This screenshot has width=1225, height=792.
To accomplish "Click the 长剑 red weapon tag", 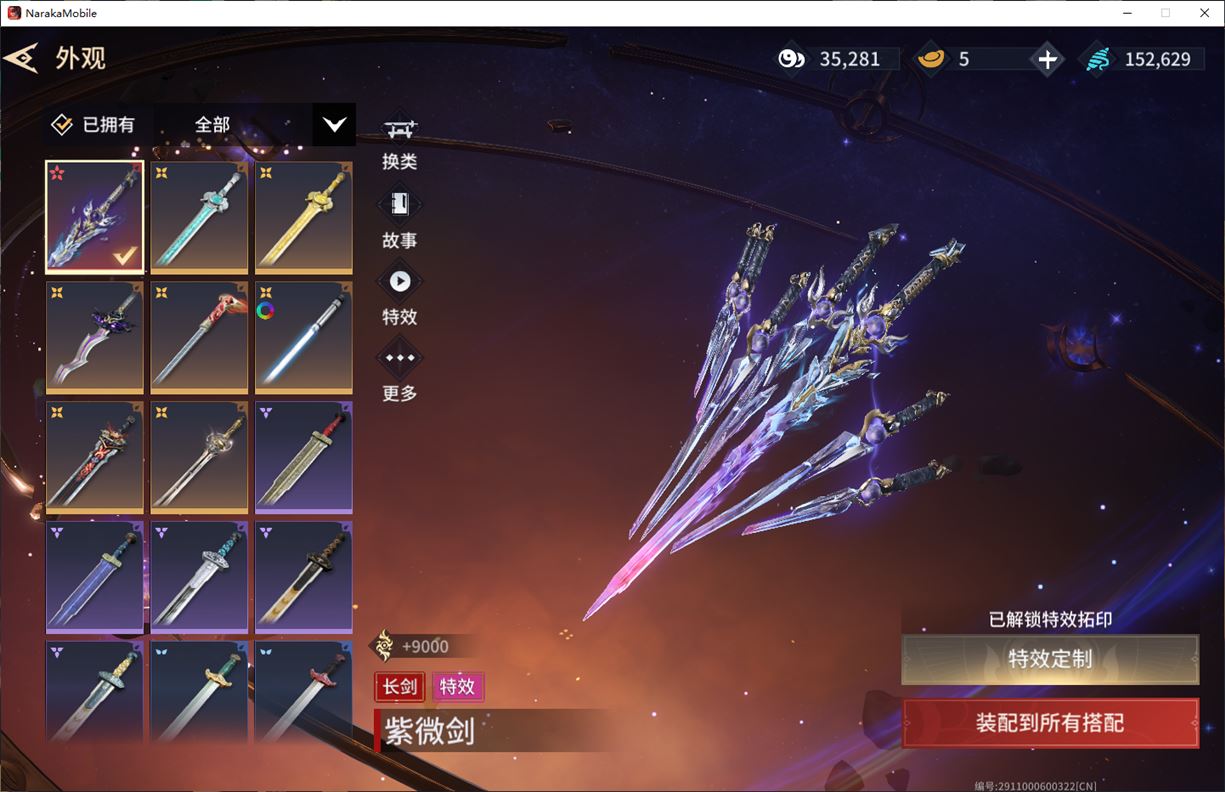I will [400, 687].
